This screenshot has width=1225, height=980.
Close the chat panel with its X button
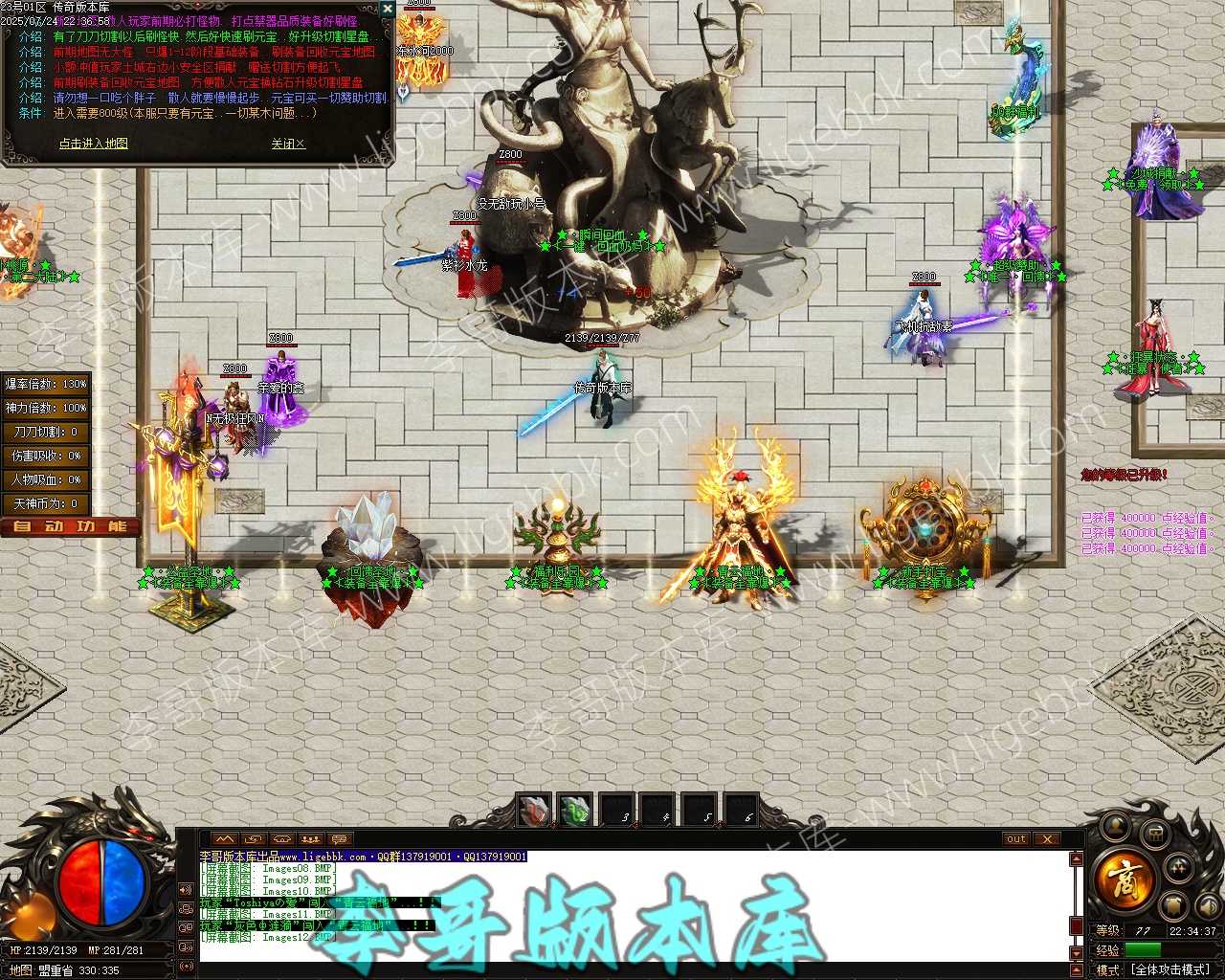[1047, 839]
